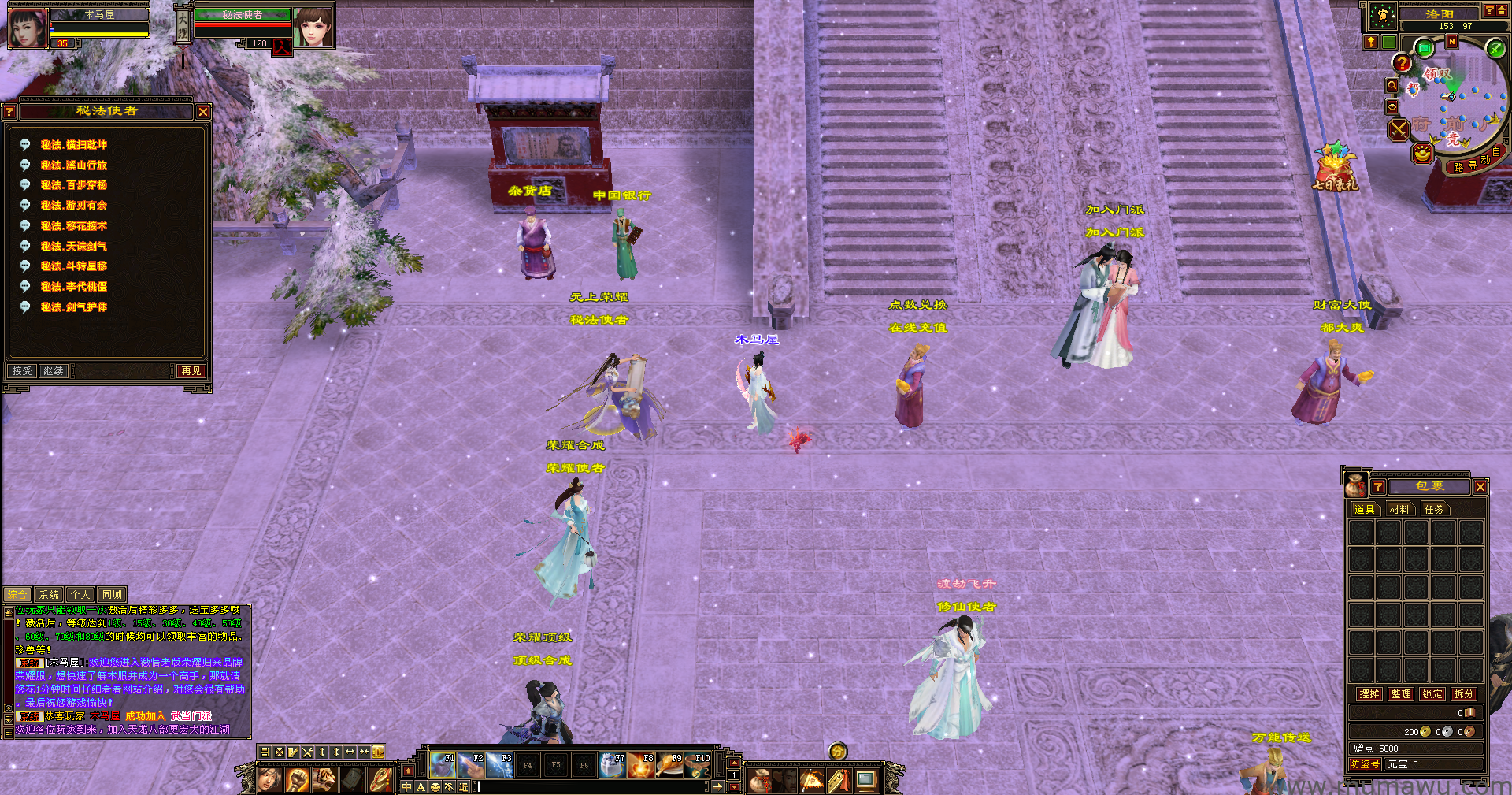Image resolution: width=1512 pixels, height=795 pixels.
Task: Open the 任务 bag tab
Action: point(1434,510)
